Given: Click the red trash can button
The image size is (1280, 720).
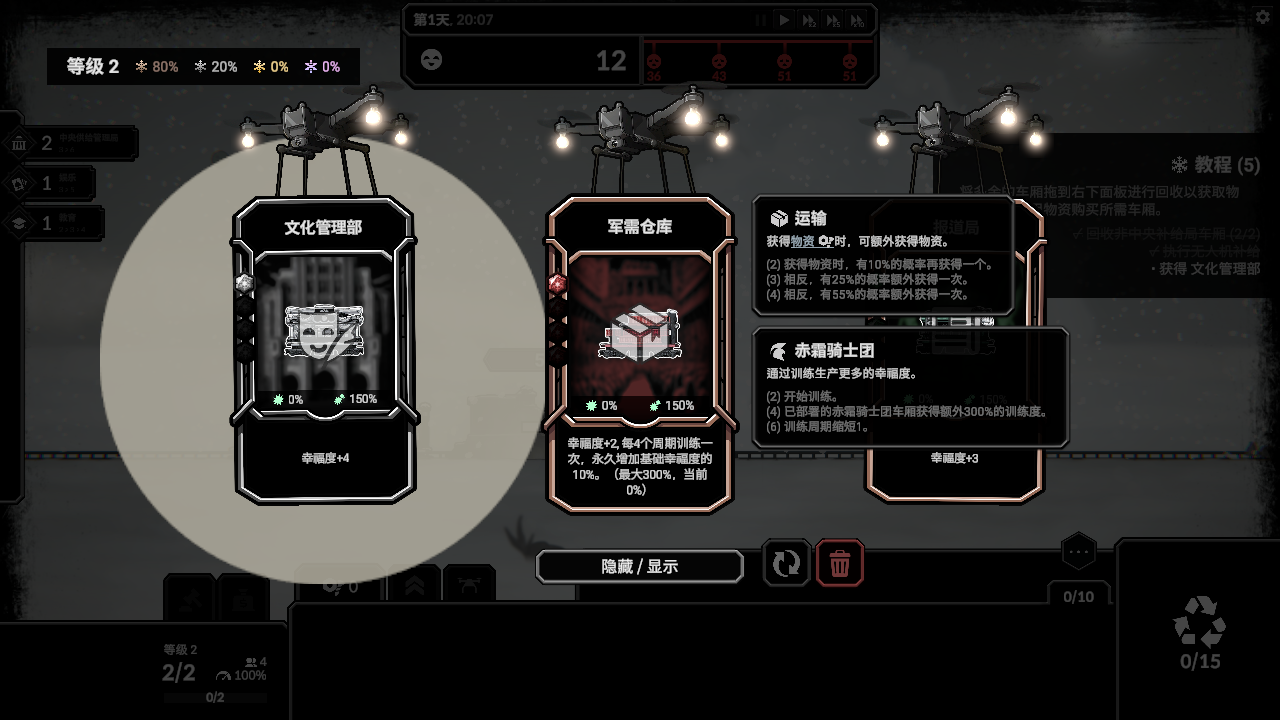Looking at the screenshot, I should [x=840, y=564].
